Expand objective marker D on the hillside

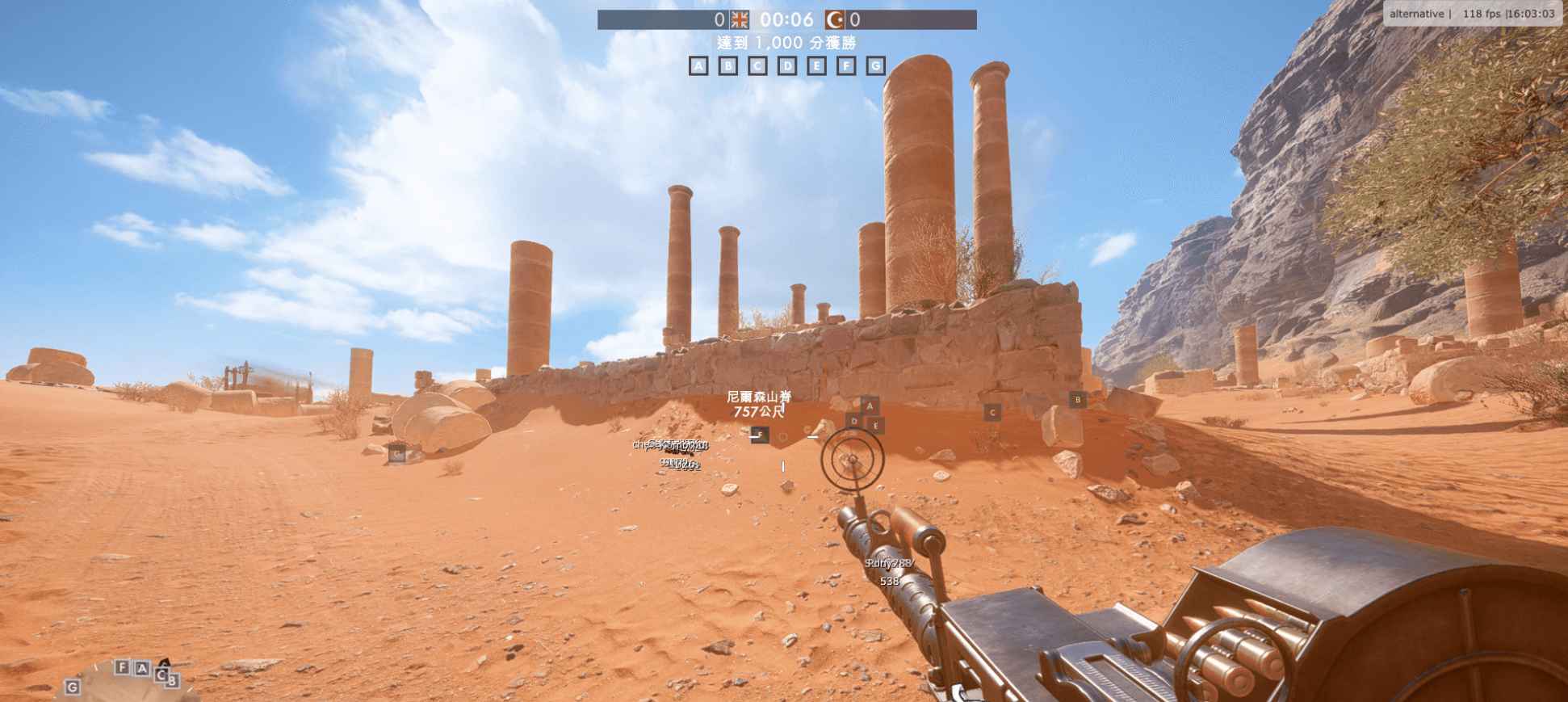click(852, 421)
